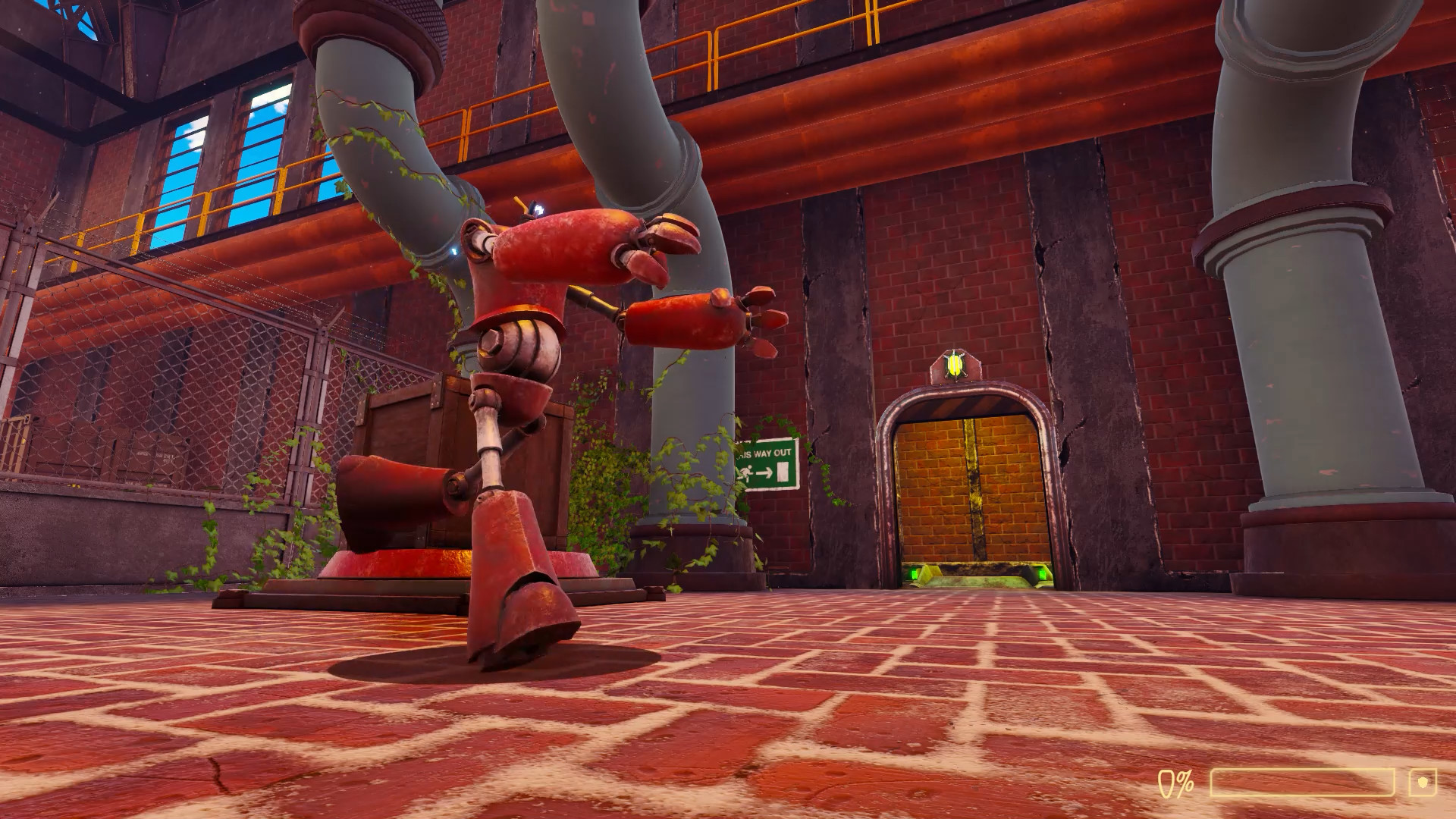The image size is (1456, 819).
Task: Click the arrow icon on the WAY OUT sign
Action: click(765, 473)
